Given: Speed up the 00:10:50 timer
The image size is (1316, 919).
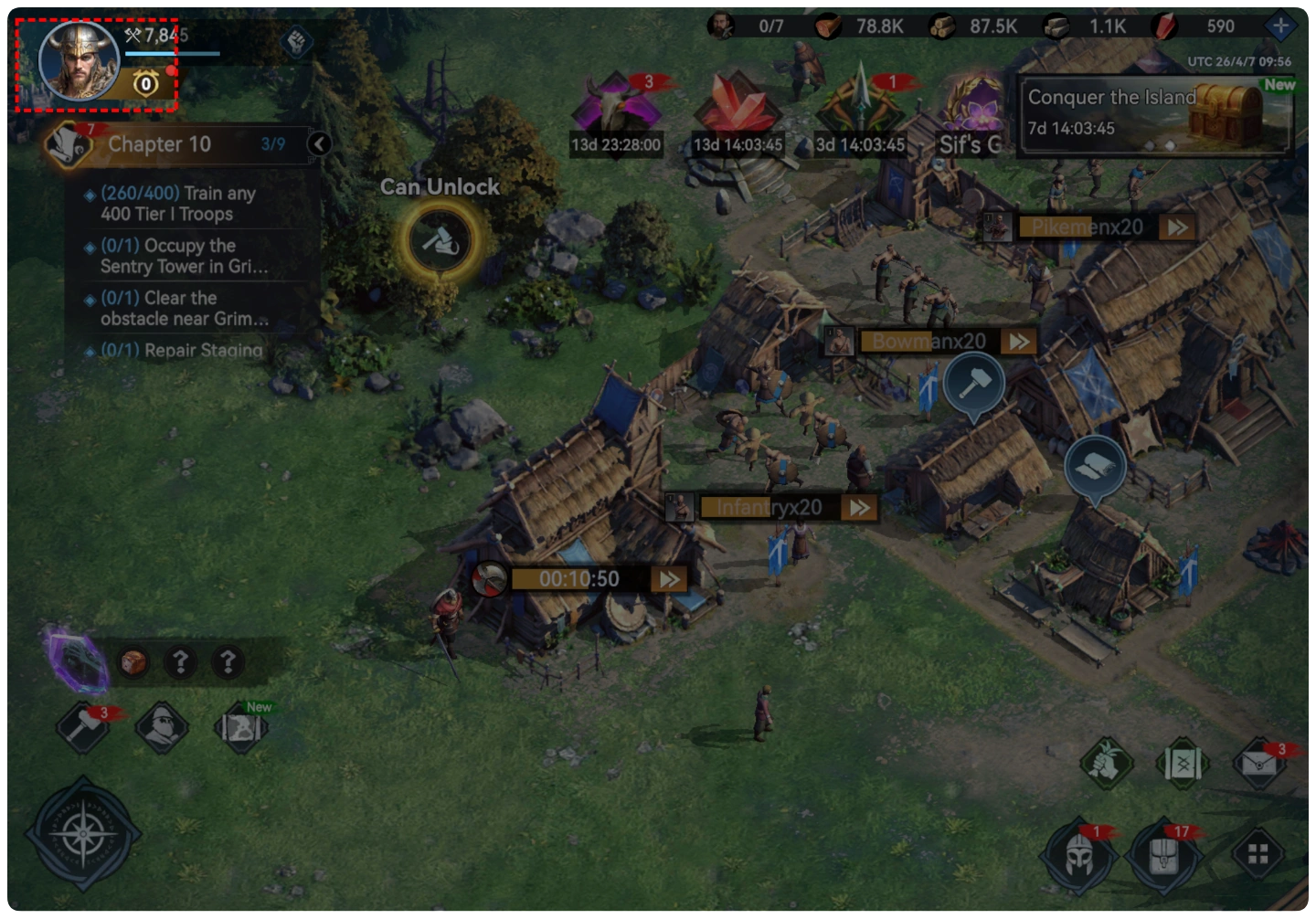Looking at the screenshot, I should pos(670,579).
